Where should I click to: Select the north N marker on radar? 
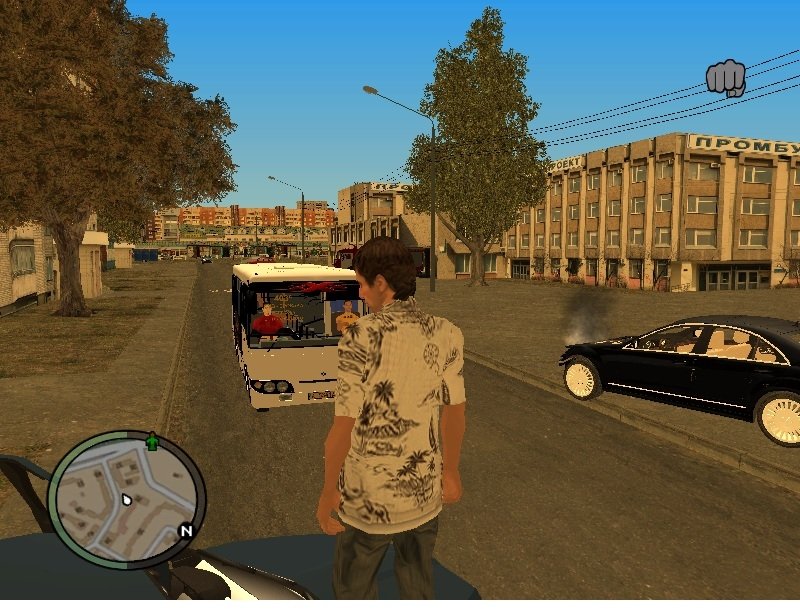(185, 531)
